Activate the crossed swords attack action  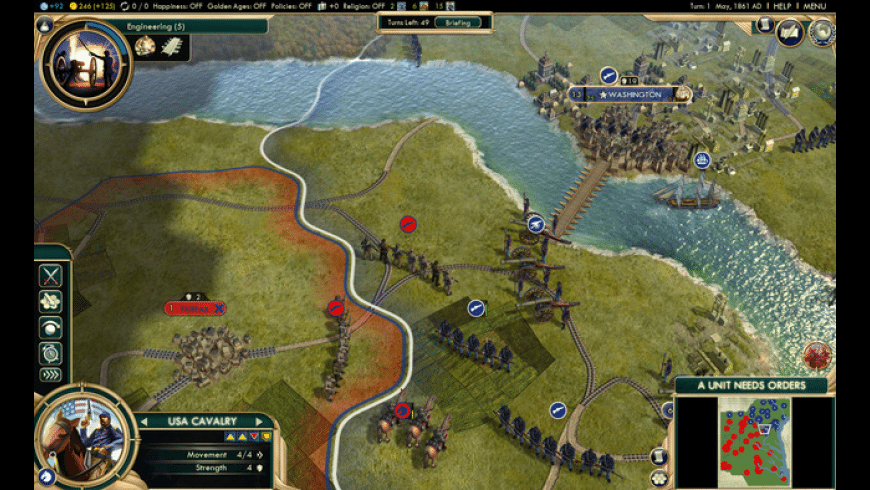[51, 276]
